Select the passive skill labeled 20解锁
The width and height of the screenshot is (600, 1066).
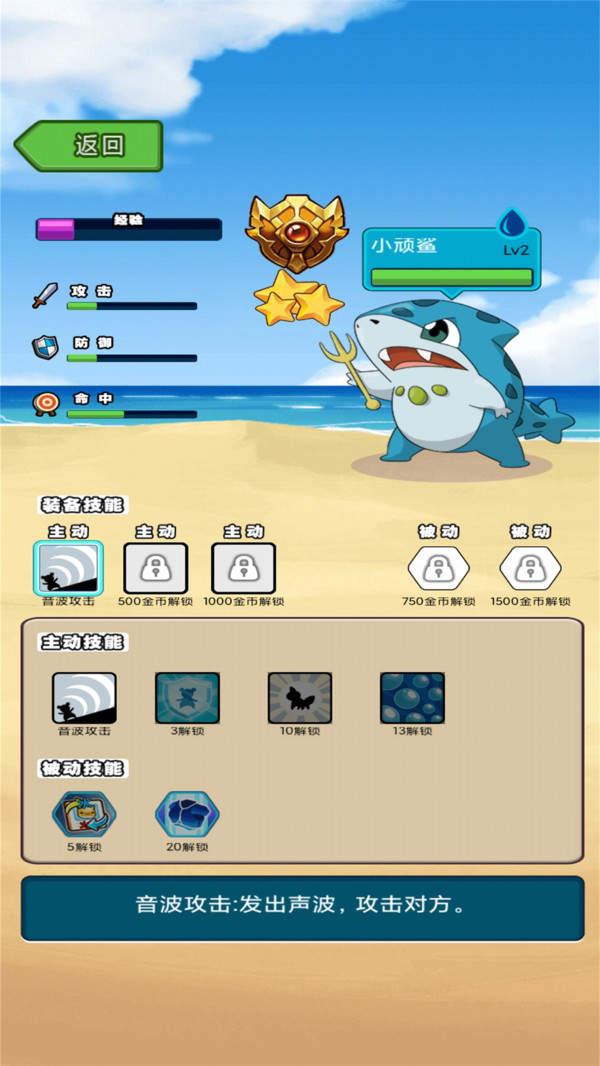(x=187, y=815)
